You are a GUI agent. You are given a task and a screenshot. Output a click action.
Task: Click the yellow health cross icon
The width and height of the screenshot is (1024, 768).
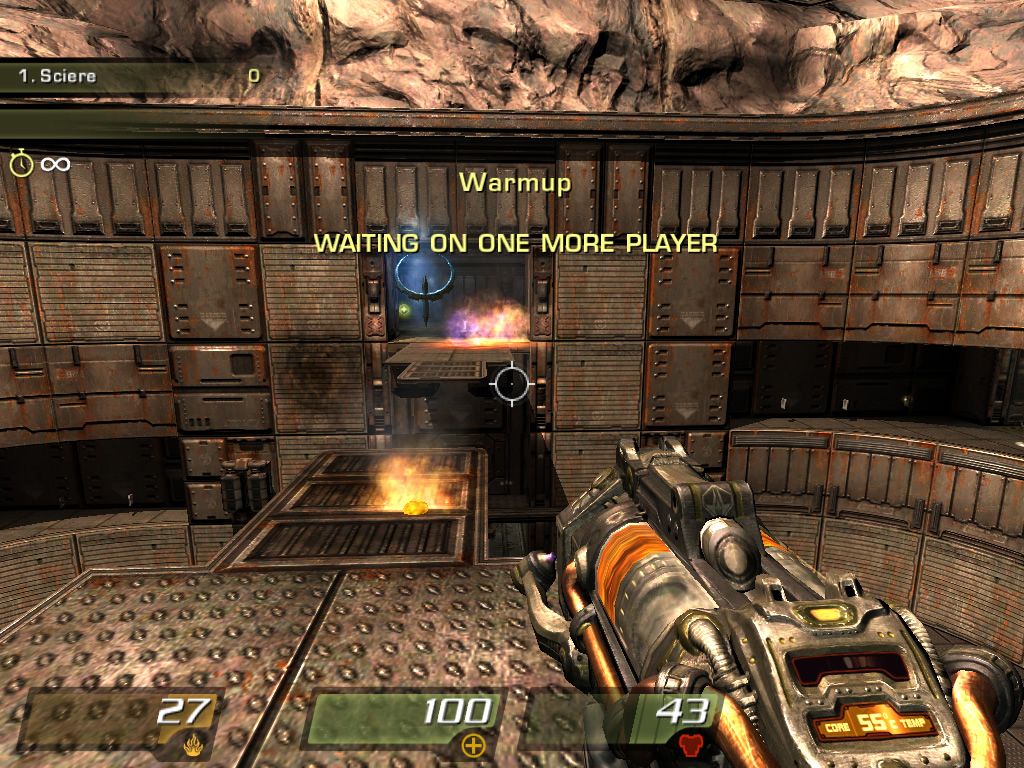(x=472, y=744)
